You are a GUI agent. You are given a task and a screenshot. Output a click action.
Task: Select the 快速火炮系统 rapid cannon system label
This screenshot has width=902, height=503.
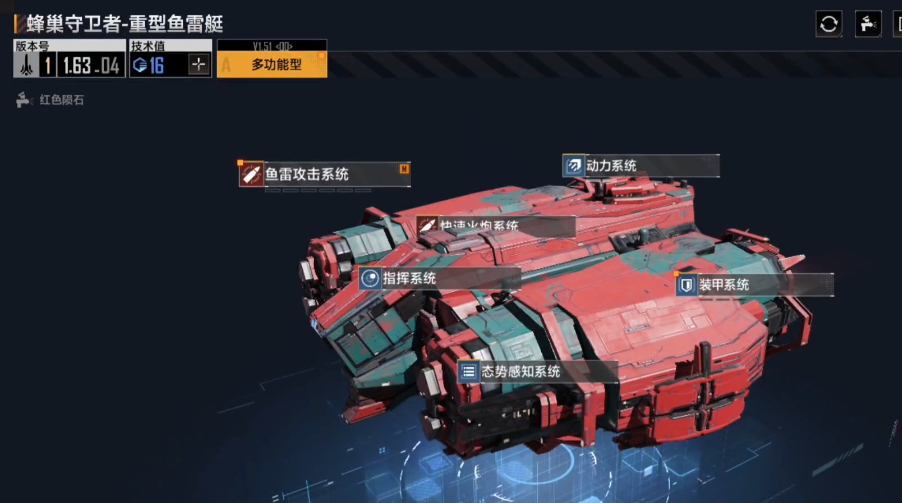point(495,227)
